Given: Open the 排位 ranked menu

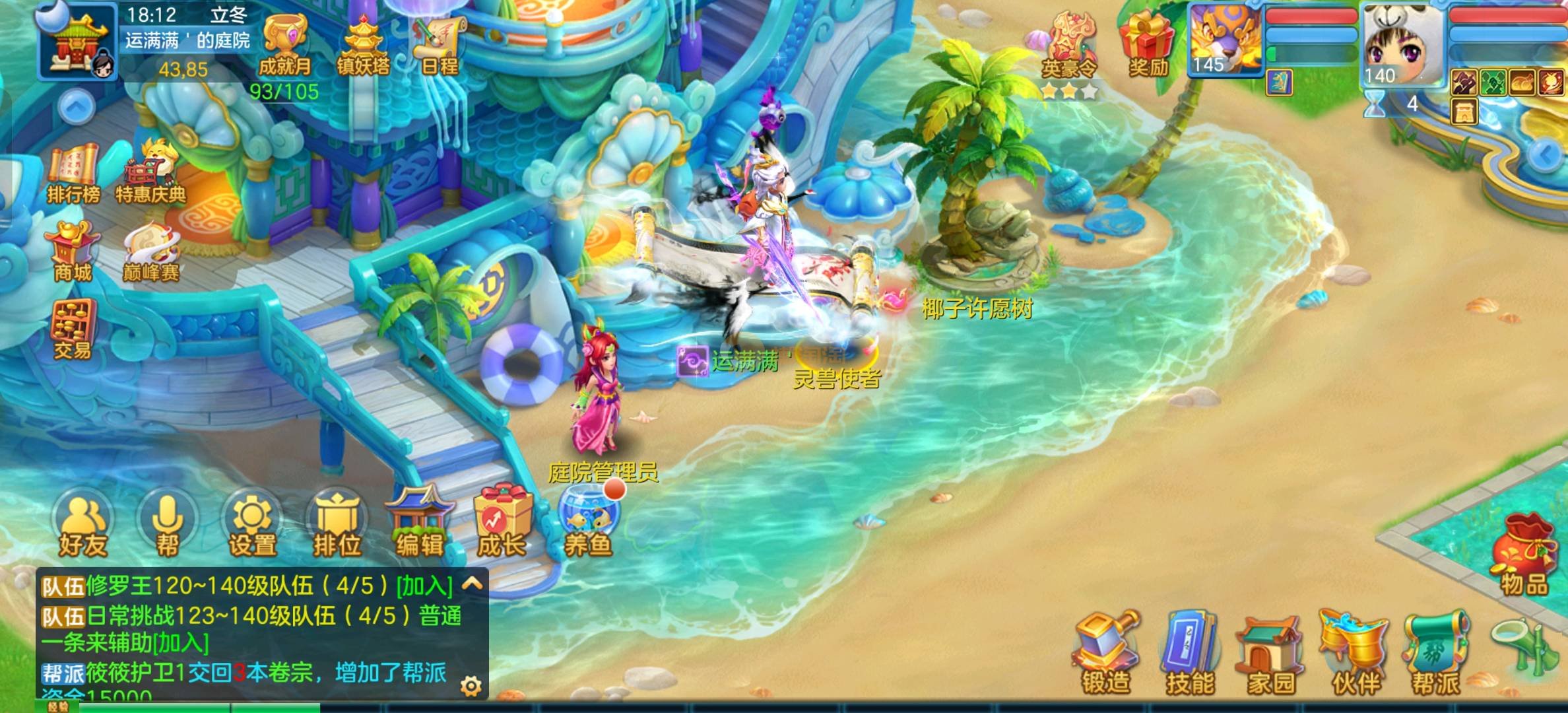Looking at the screenshot, I should [337, 525].
